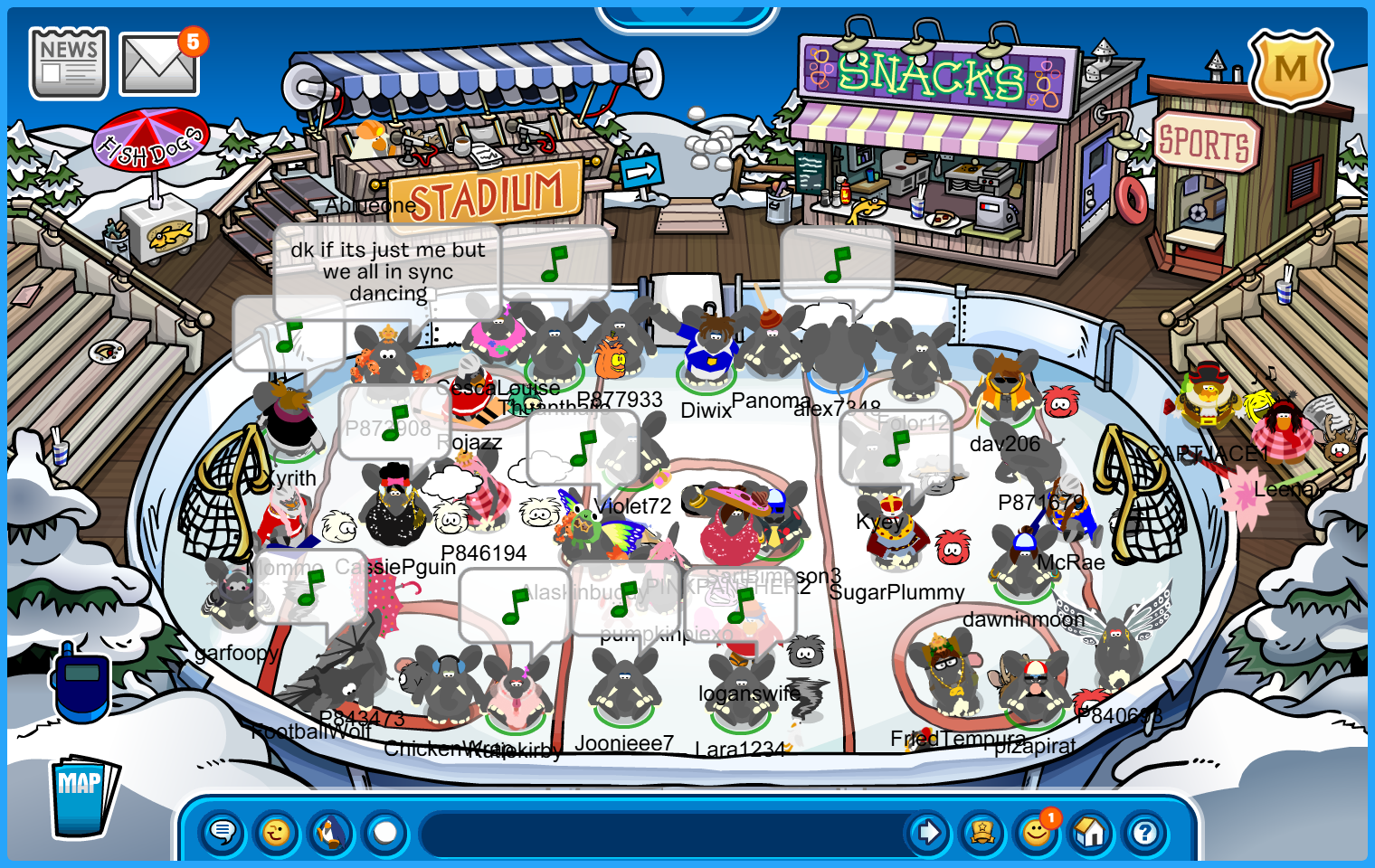Check the mail envelope with 5 new messages
This screenshot has height=868, width=1375.
coord(159,65)
